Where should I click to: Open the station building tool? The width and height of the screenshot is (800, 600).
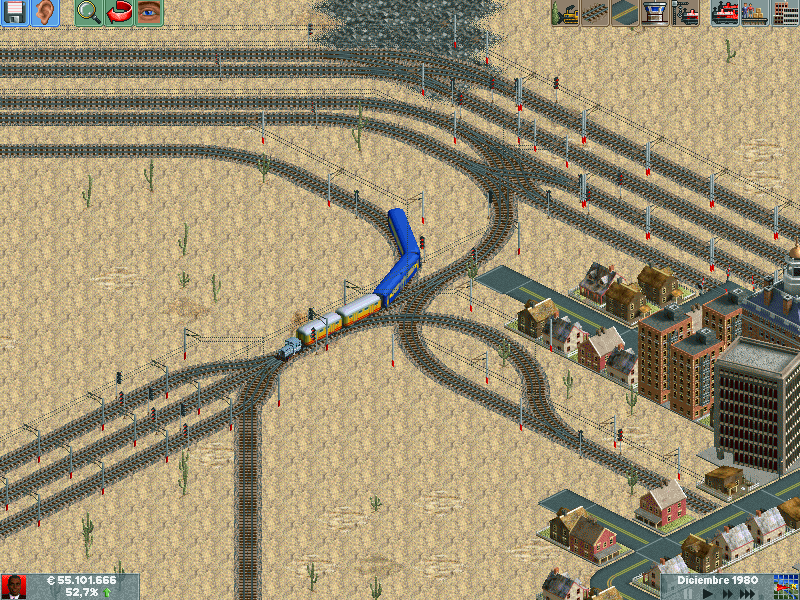(x=654, y=13)
